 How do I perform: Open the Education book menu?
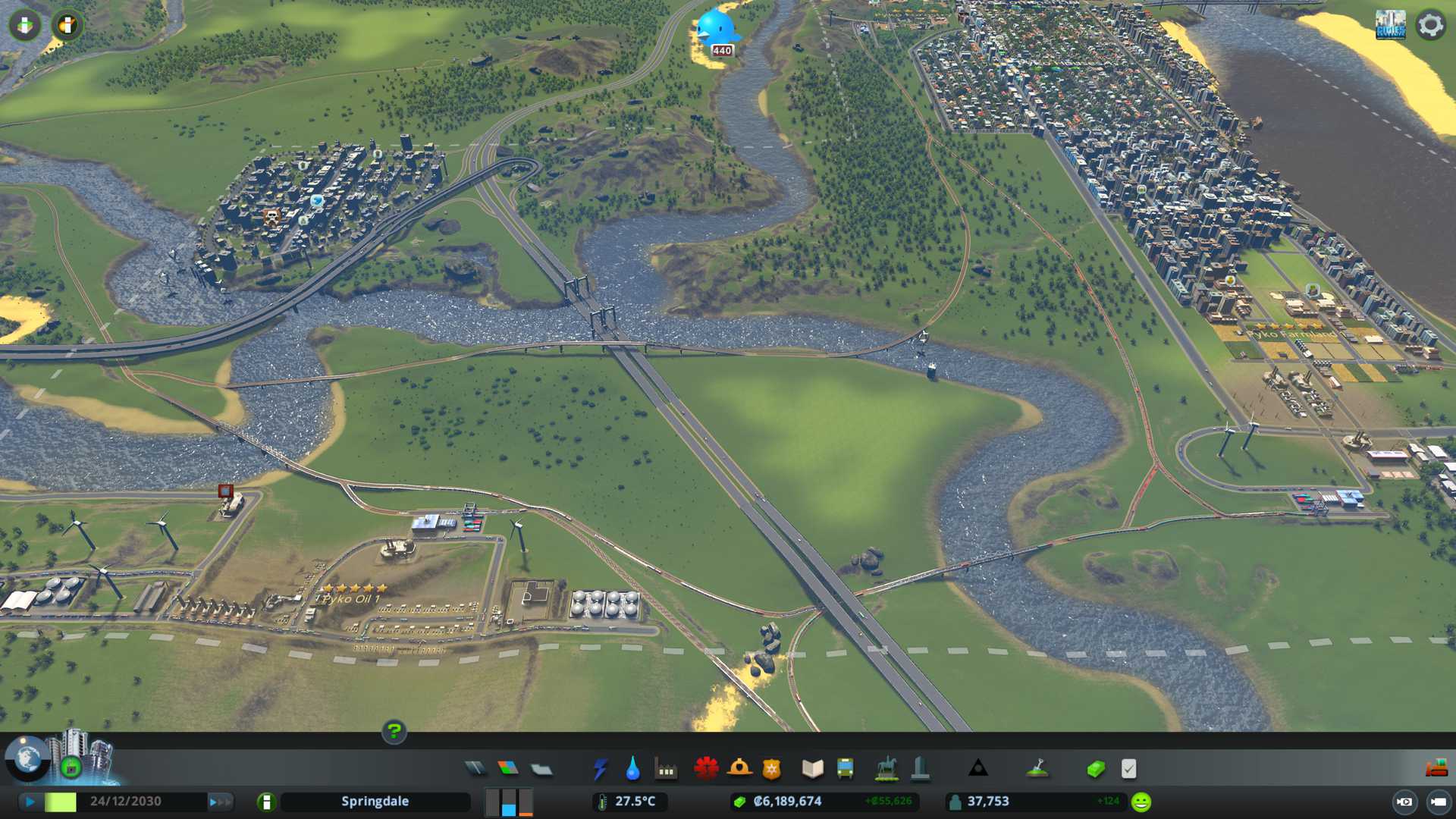coord(812,769)
